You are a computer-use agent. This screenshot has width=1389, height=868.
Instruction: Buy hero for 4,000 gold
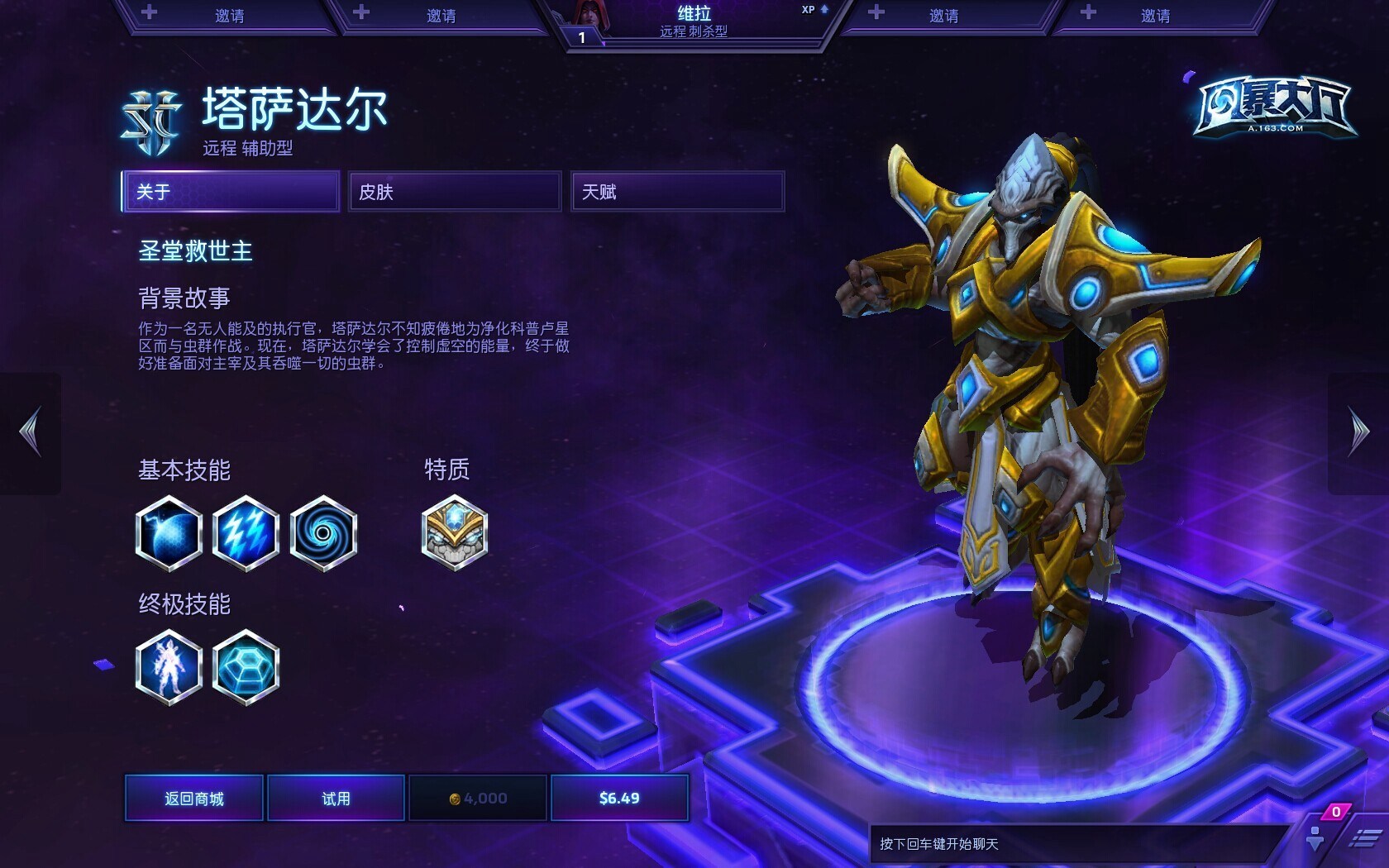pos(478,798)
